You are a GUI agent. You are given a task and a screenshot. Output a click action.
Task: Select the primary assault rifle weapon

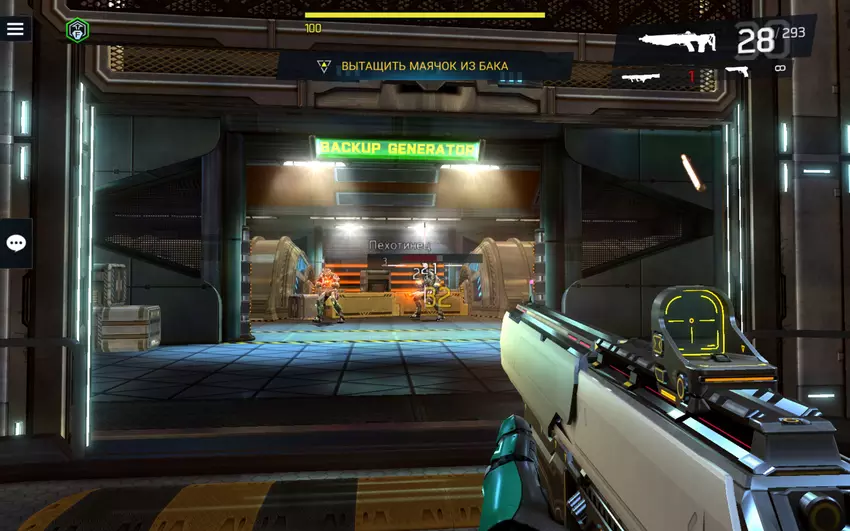(x=678, y=42)
